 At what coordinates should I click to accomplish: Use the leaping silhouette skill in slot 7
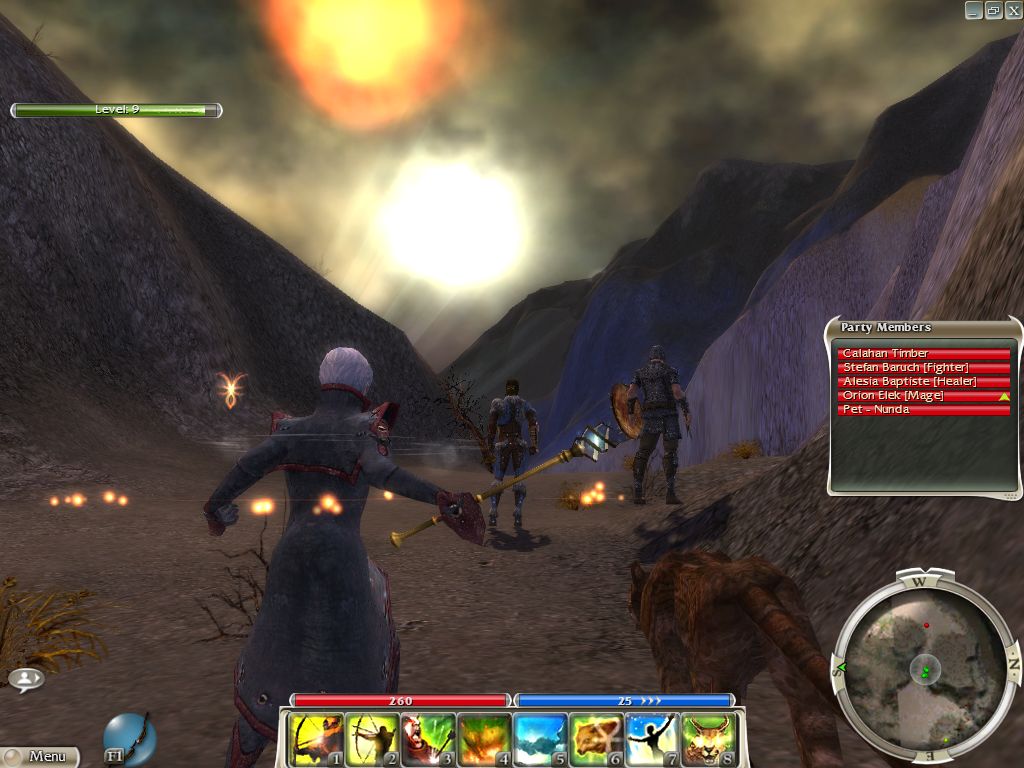coord(653,740)
